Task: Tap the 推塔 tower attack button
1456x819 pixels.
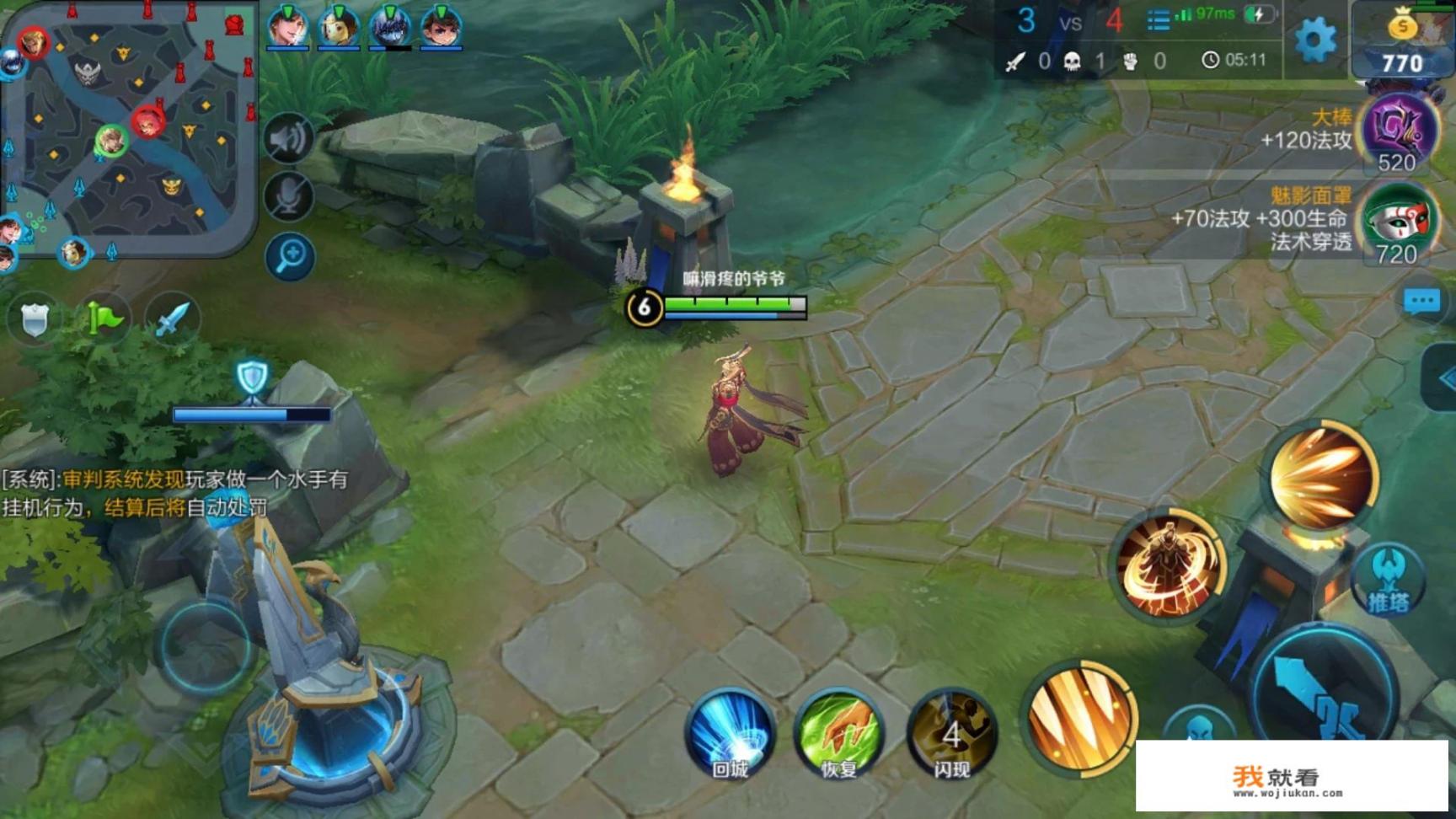Action: tap(1387, 581)
